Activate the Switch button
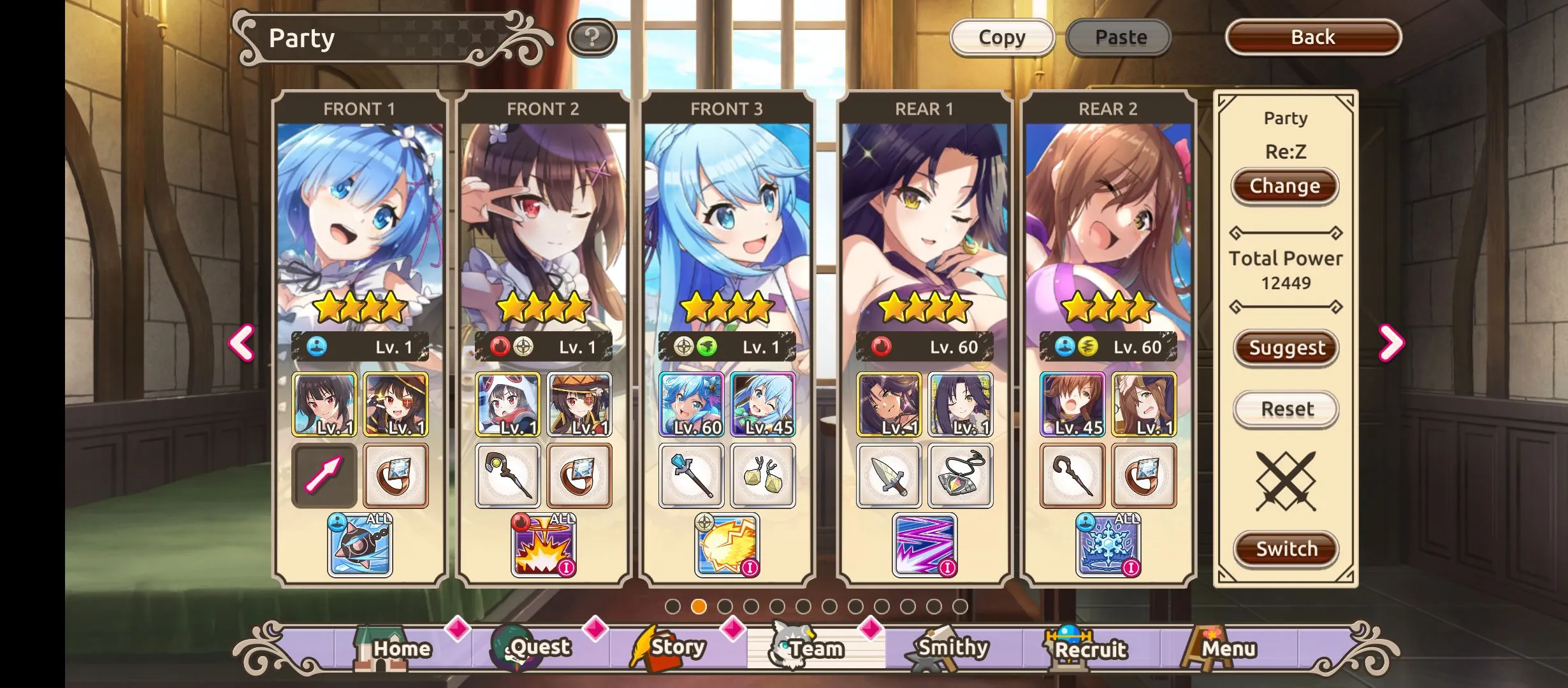Image resolution: width=1568 pixels, height=688 pixels. click(x=1286, y=548)
